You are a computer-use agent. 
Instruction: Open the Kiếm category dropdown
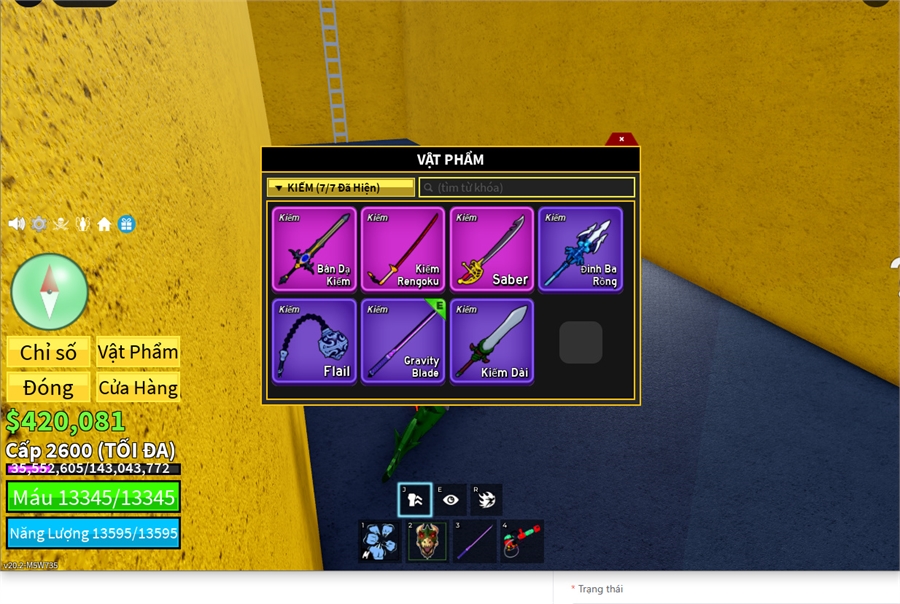340,187
